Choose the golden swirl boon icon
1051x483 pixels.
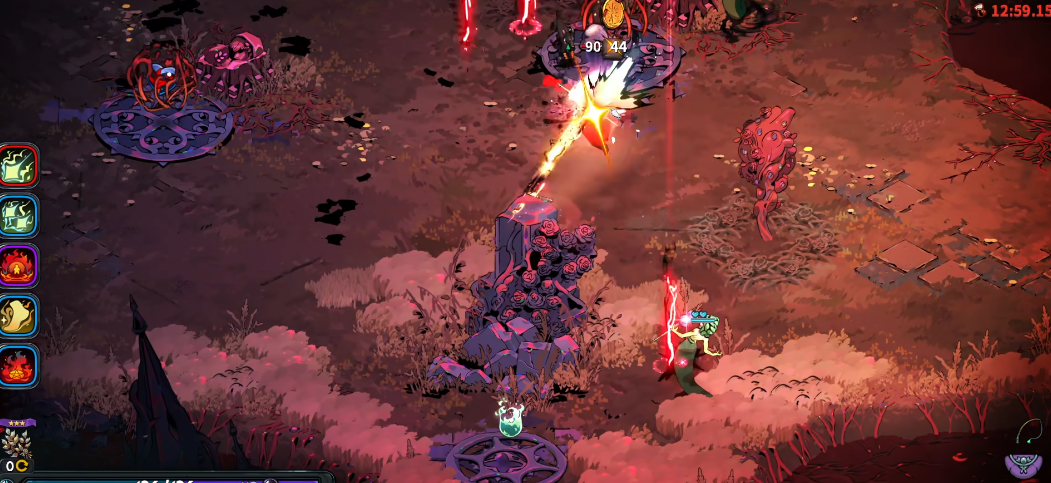pos(18,316)
